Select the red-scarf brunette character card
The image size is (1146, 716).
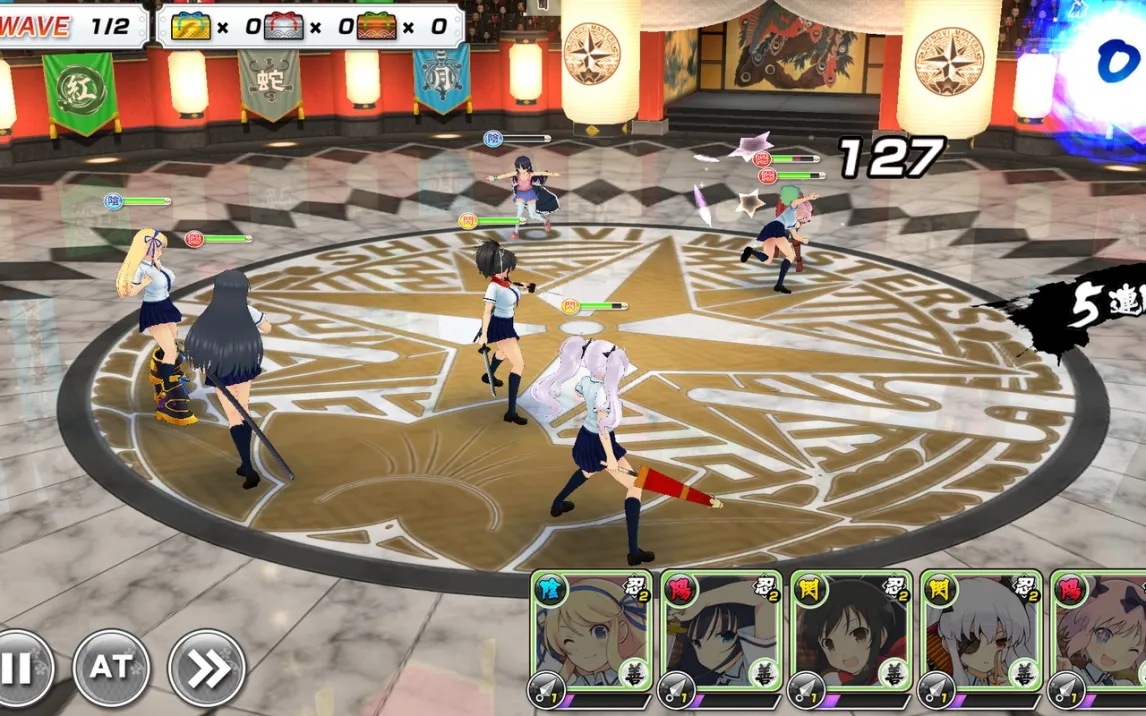click(x=851, y=635)
